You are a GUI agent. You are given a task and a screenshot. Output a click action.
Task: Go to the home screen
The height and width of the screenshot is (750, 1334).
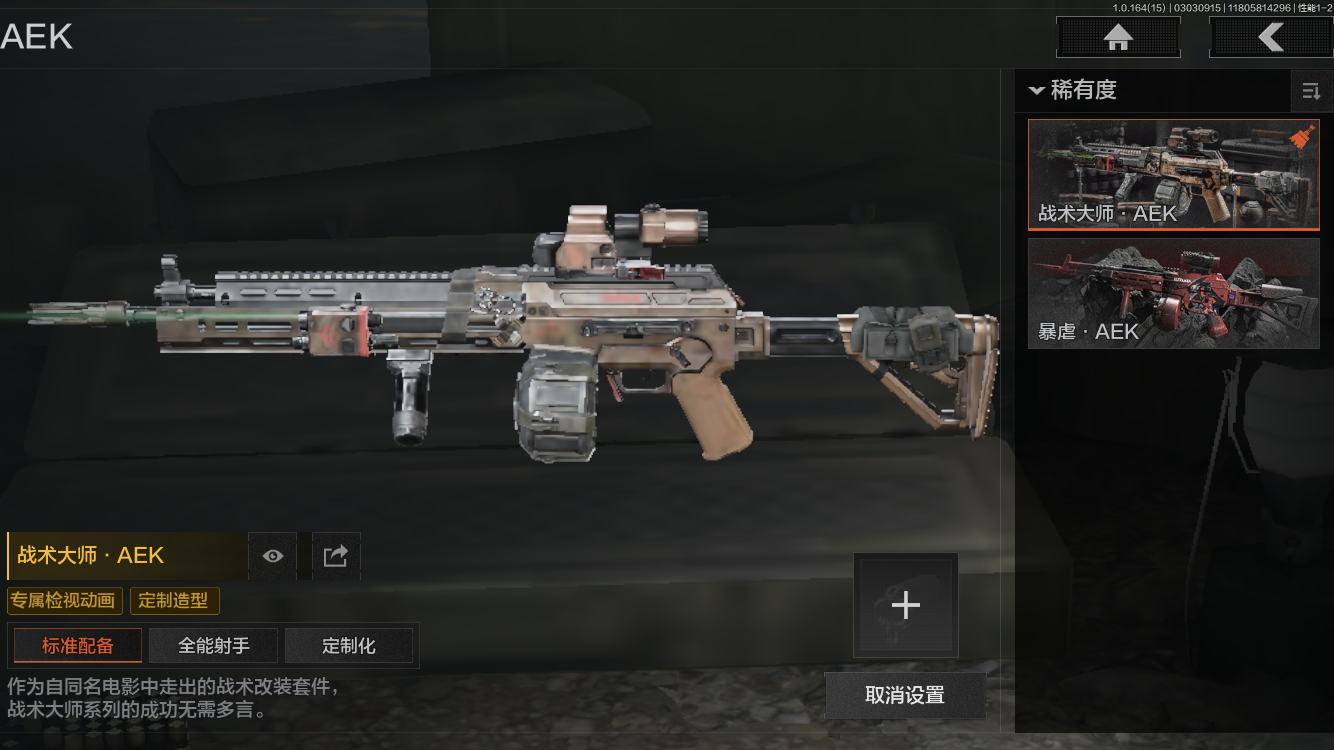point(1118,38)
